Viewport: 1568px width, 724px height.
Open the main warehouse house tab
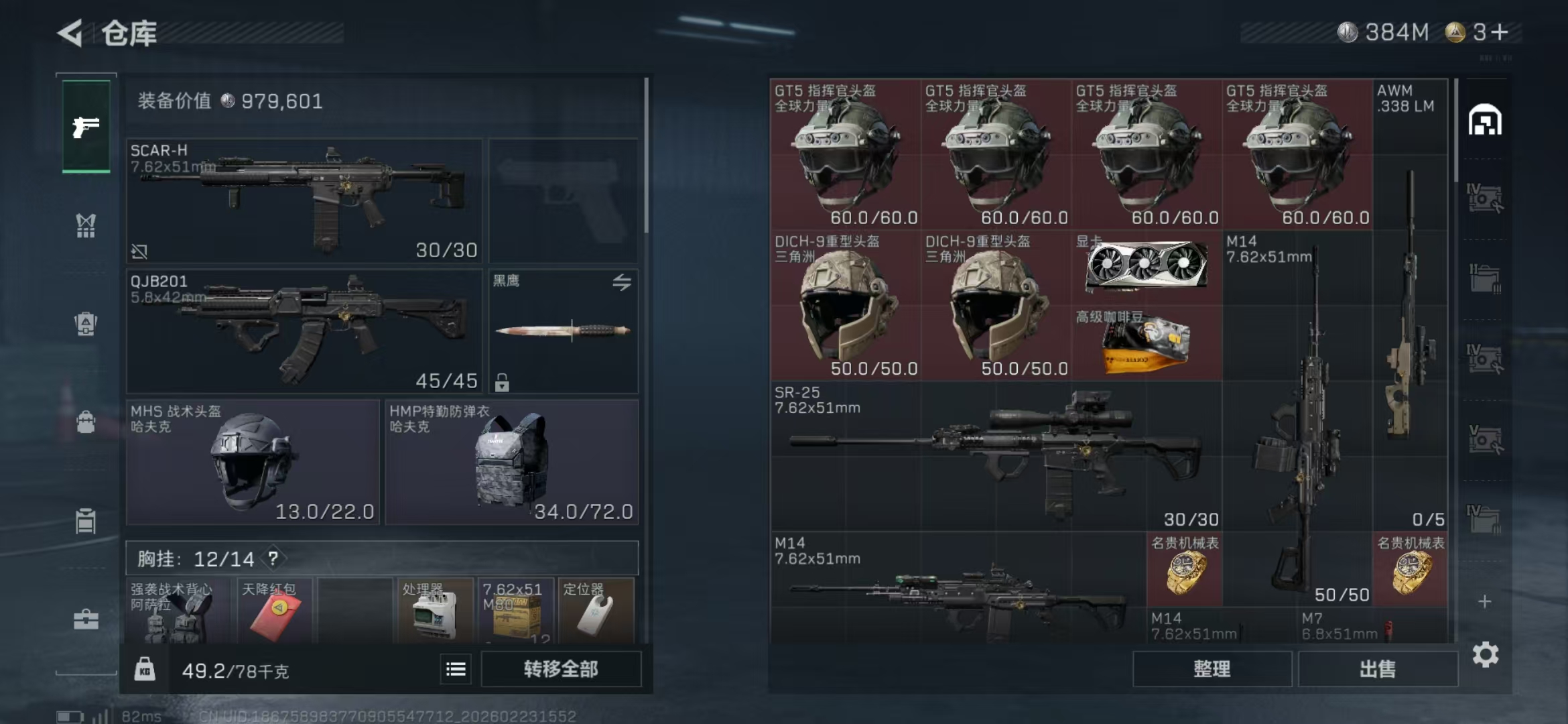point(1485,121)
